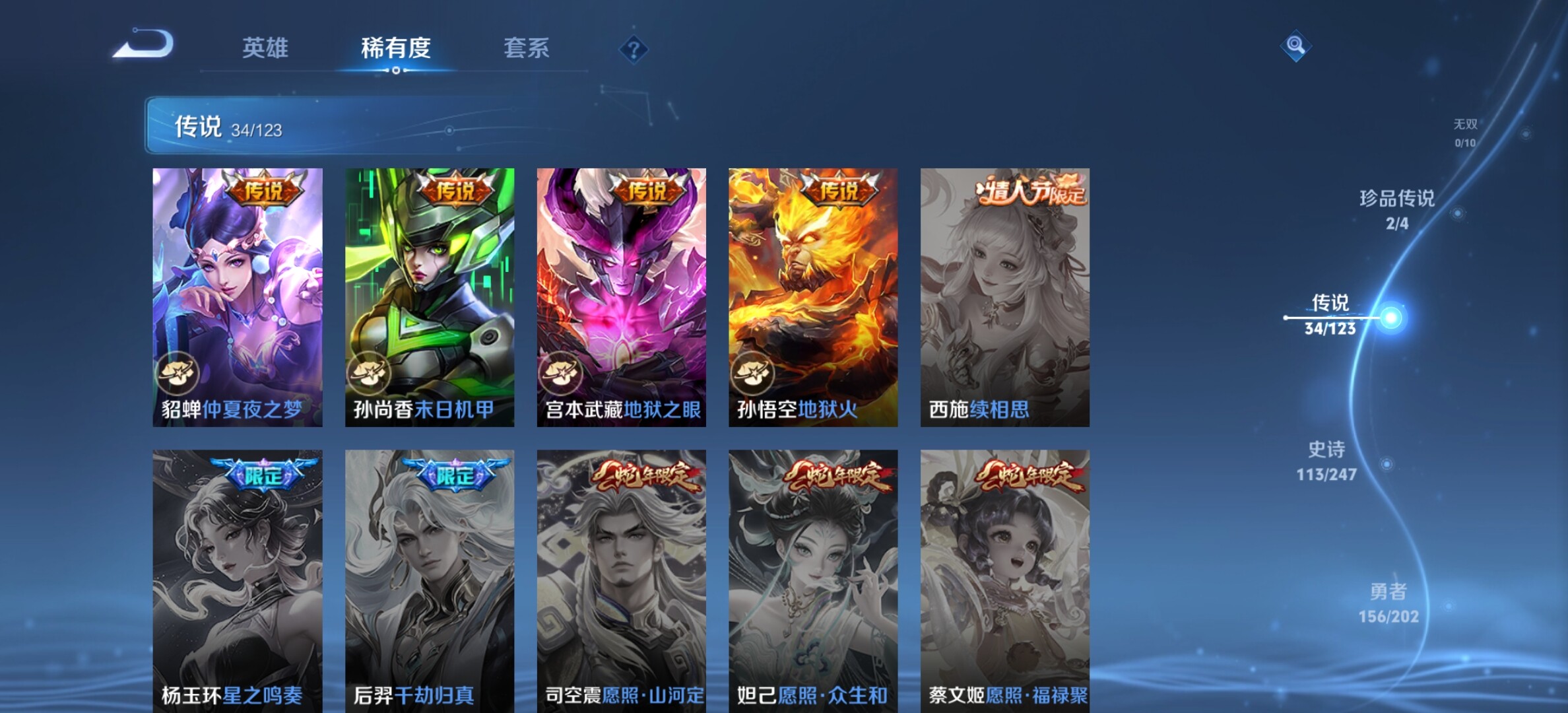Jump to 珍品传说 rarity section
Image resolution: width=1568 pixels, height=713 pixels.
pyautogui.click(x=1397, y=209)
